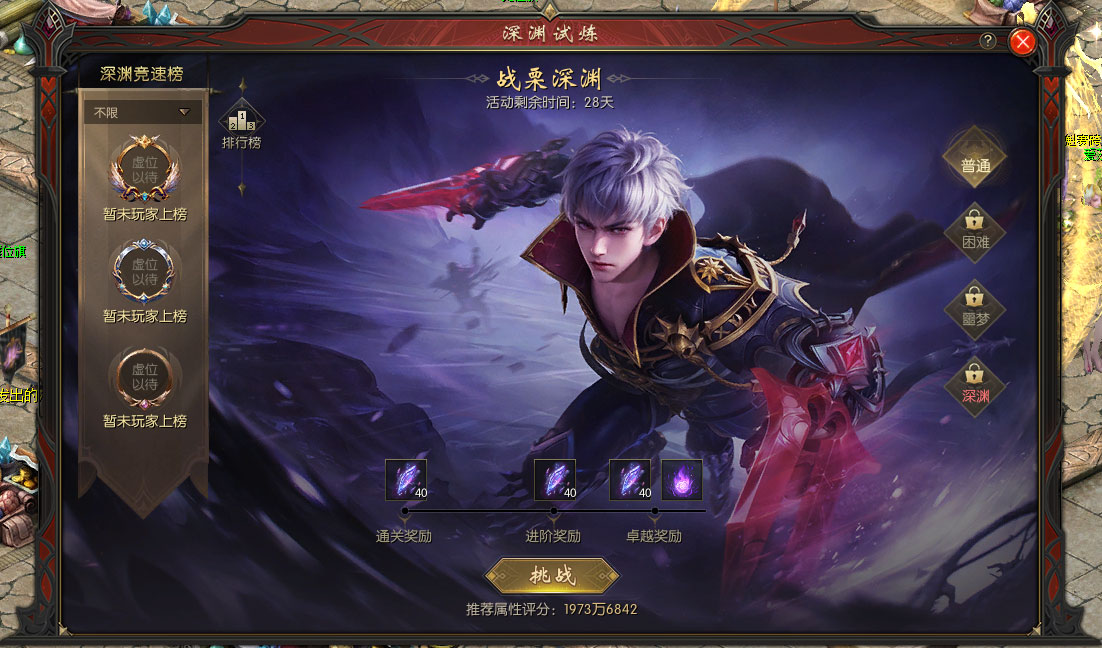Close the 深渊试炼 window

pyautogui.click(x=1021, y=41)
